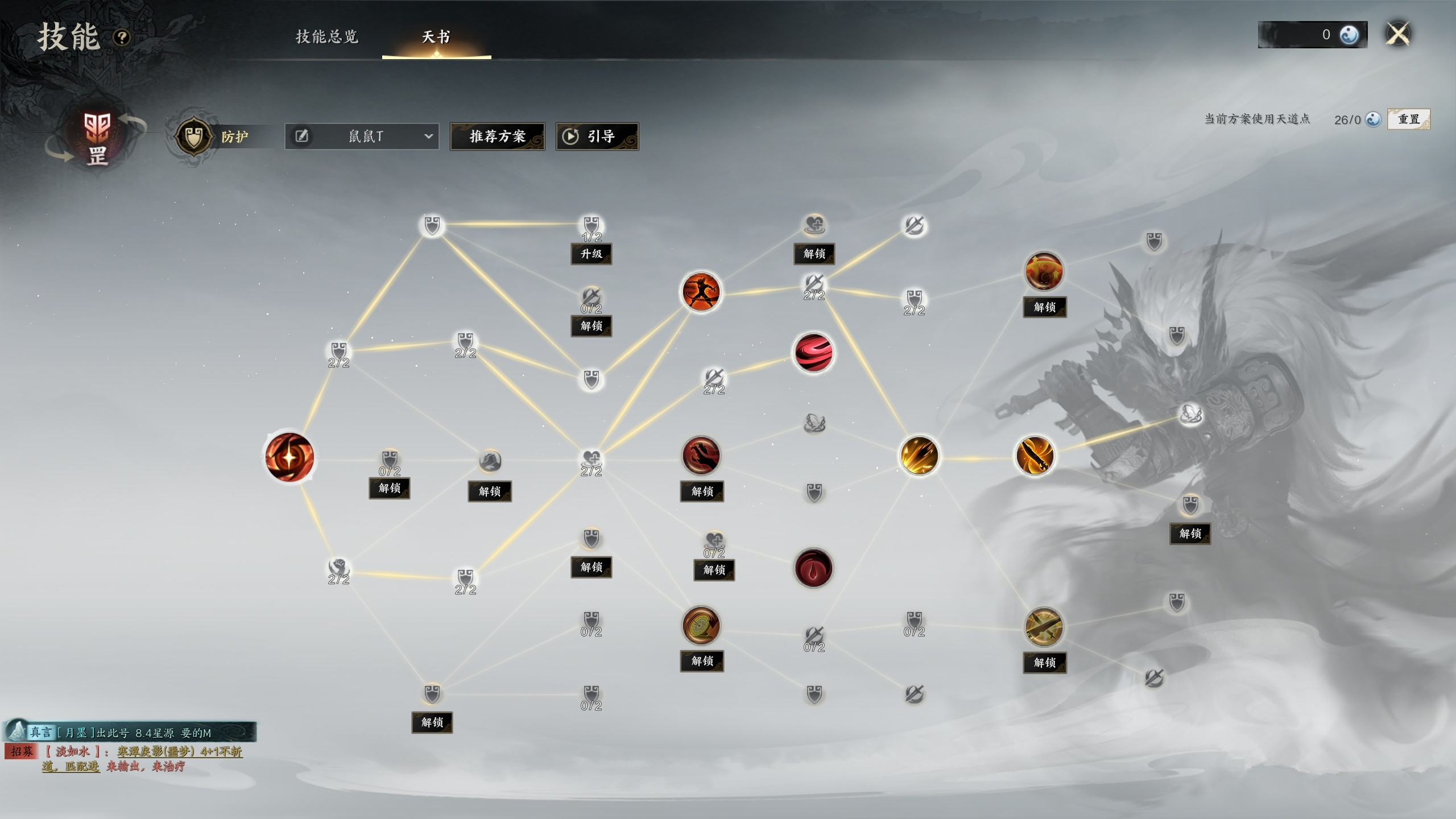Close the skills screen
Screen dimensions: 1456x819
tap(1398, 34)
